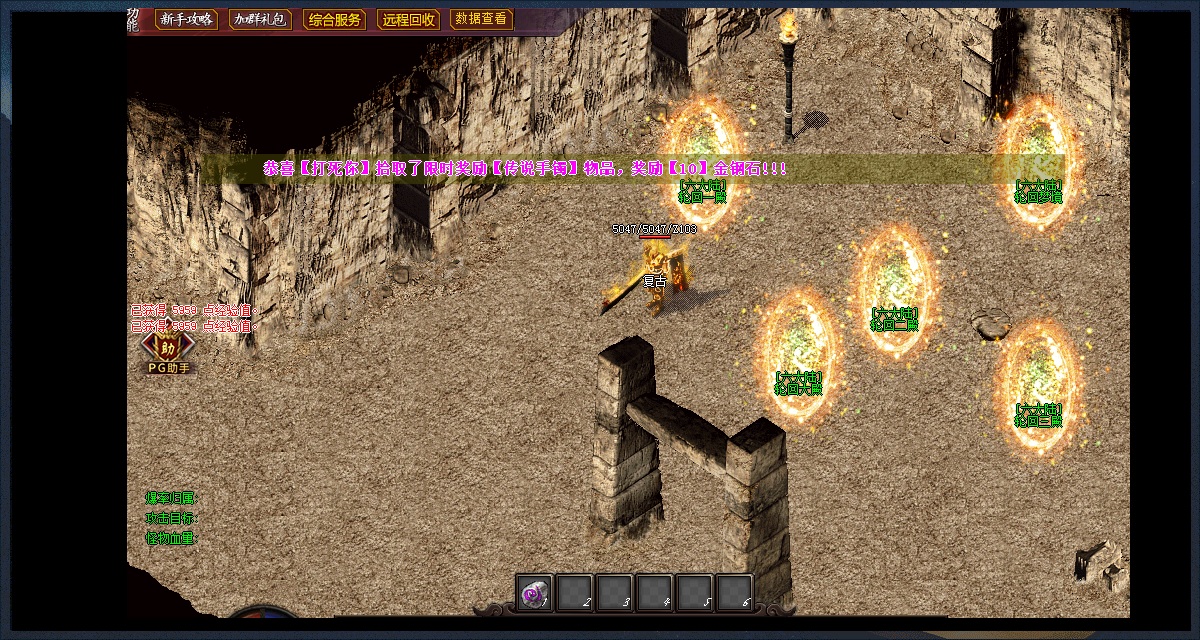The image size is (1200, 640).
Task: Show the 数据查看 data view
Action: pyautogui.click(x=481, y=19)
